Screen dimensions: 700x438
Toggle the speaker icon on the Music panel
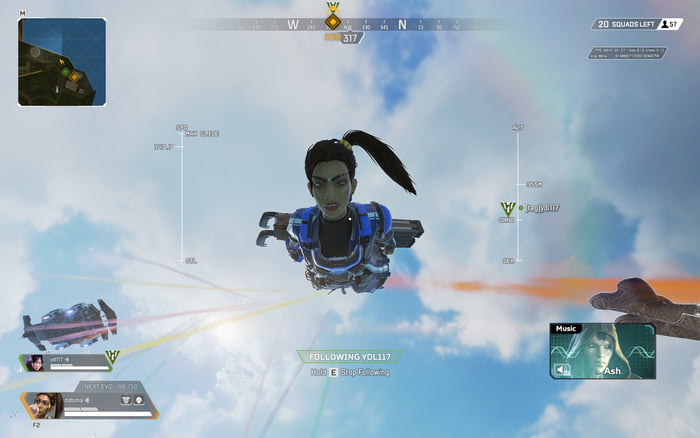562,370
